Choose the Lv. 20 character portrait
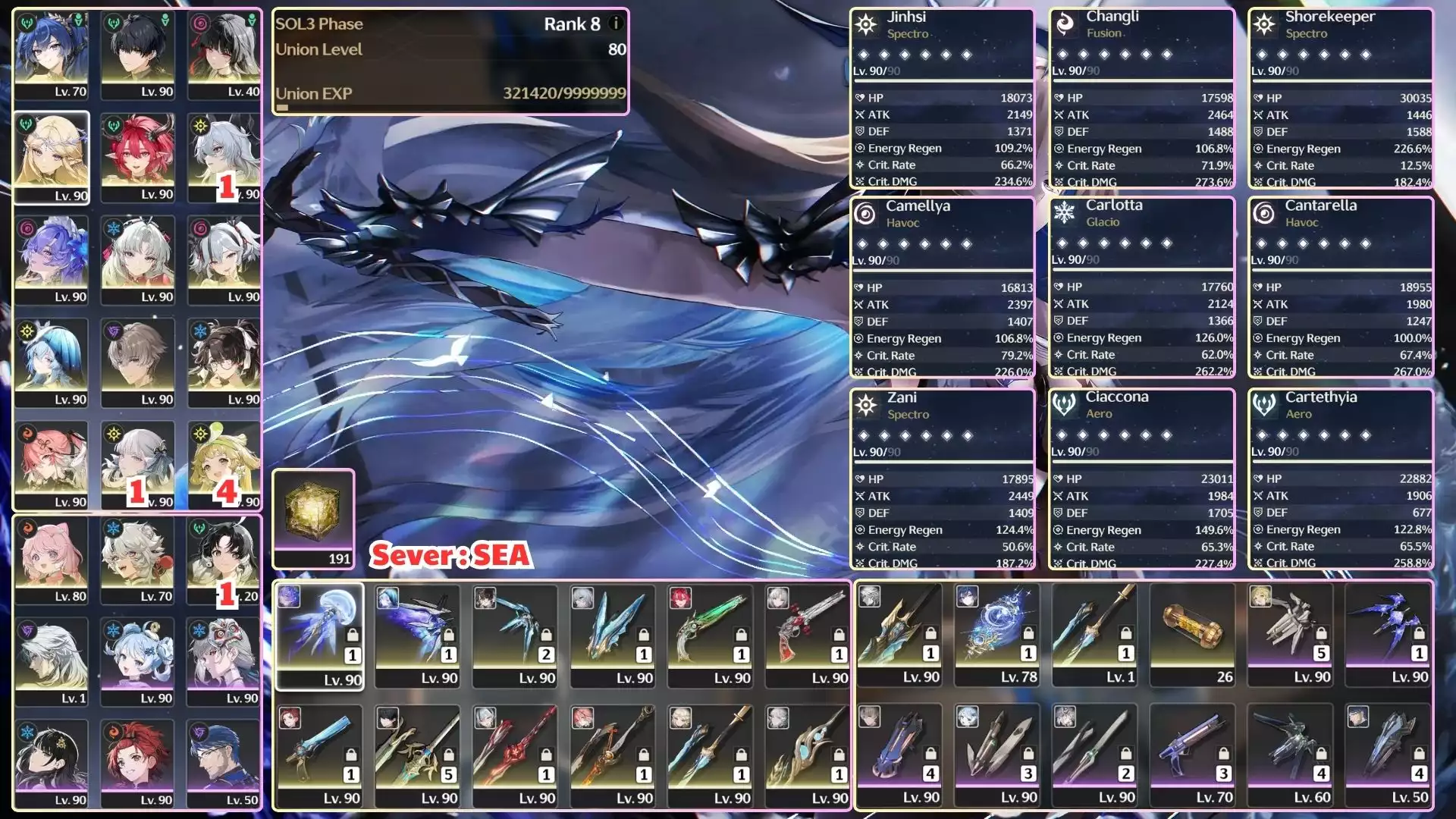 [224, 560]
